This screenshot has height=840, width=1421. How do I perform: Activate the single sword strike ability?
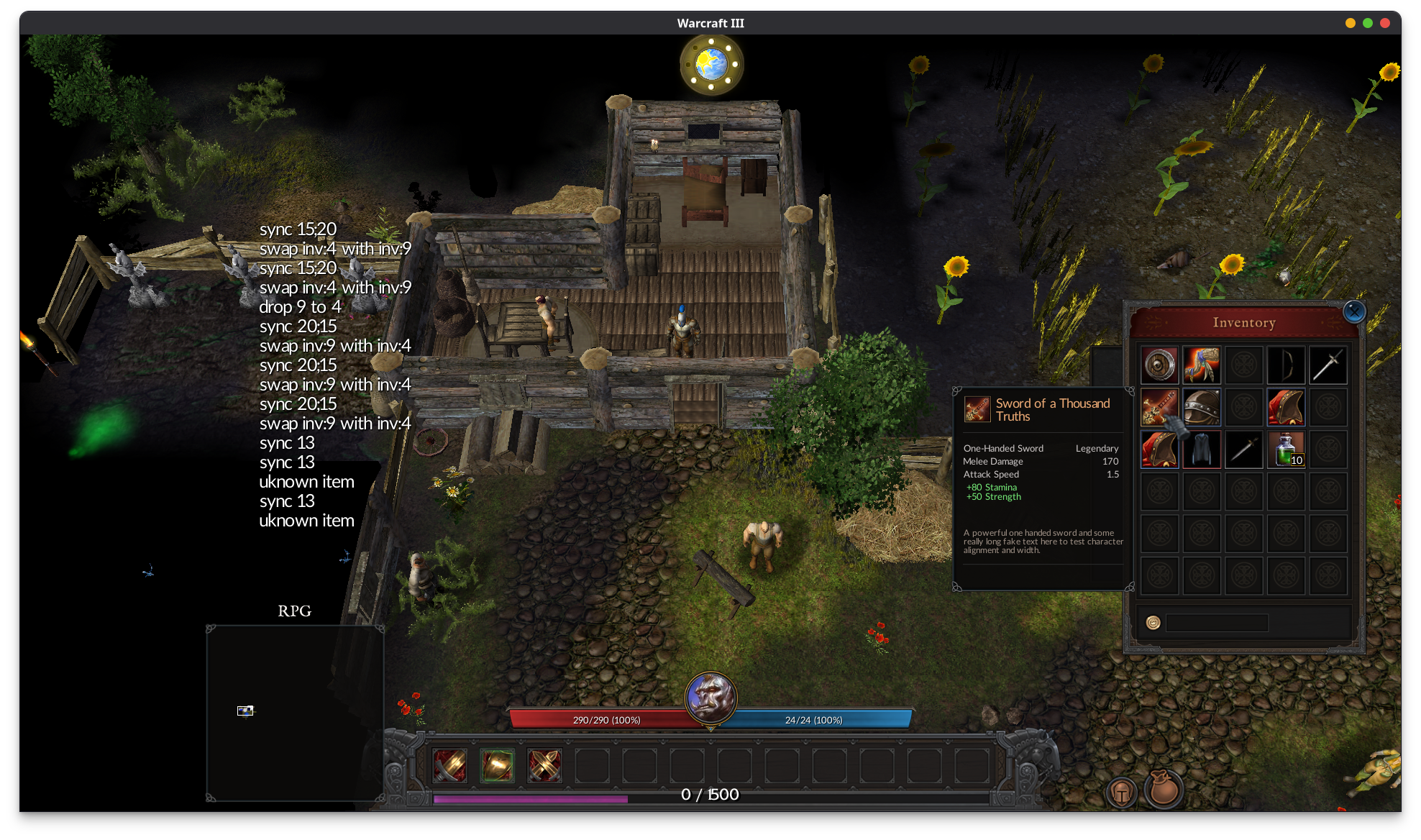pyautogui.click(x=450, y=765)
